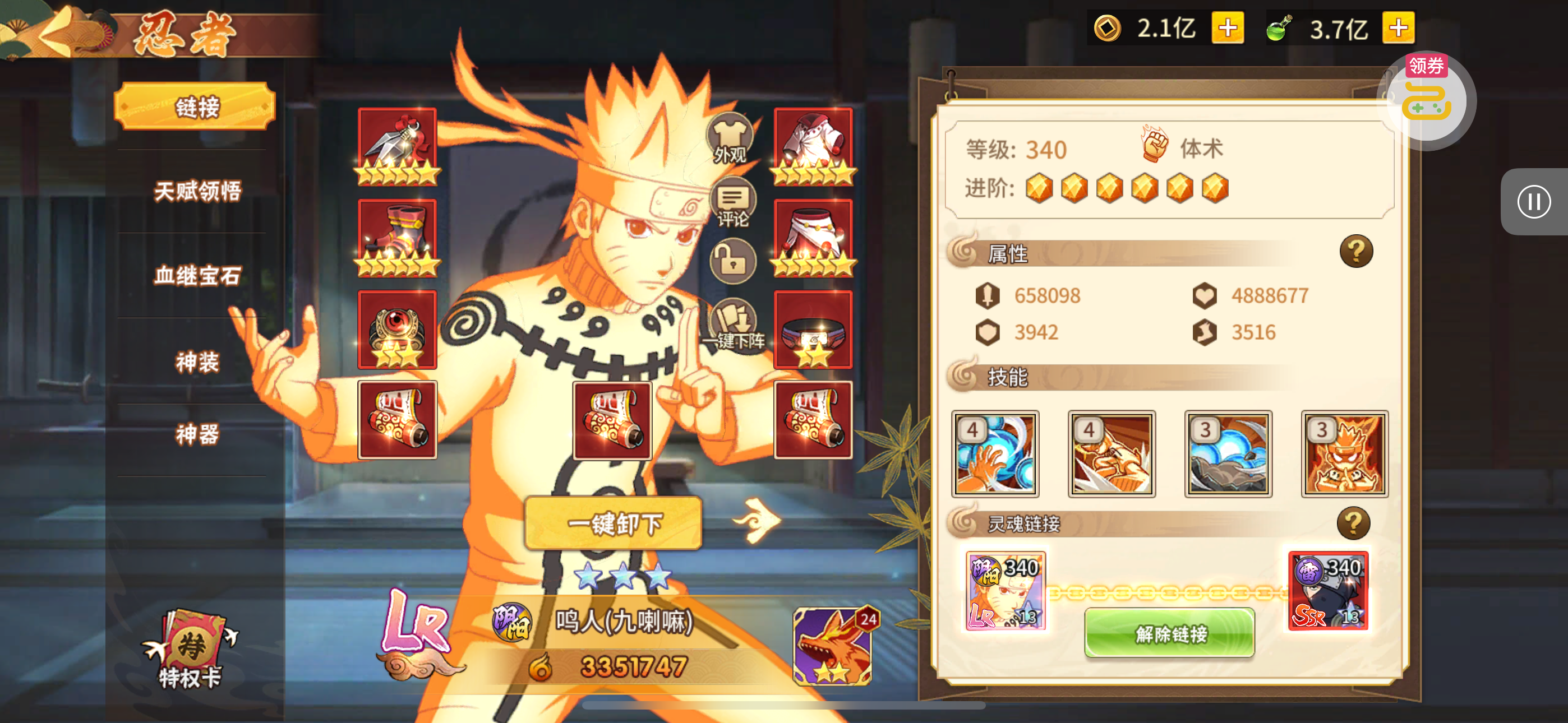Select the kunai weapon equipment slot
1568x723 pixels.
397,146
